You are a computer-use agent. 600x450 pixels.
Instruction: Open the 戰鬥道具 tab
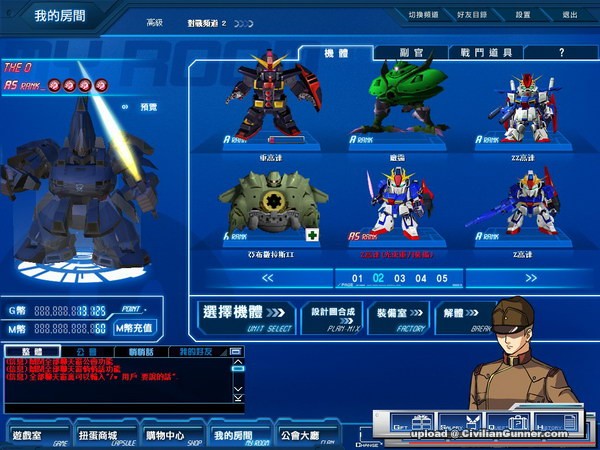(486, 52)
